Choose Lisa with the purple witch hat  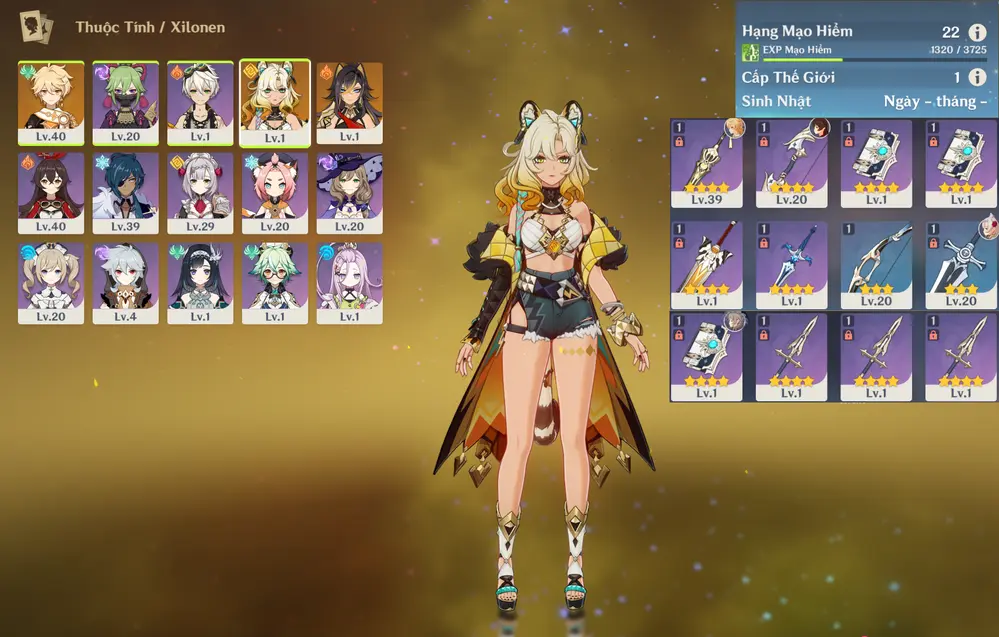[349, 192]
